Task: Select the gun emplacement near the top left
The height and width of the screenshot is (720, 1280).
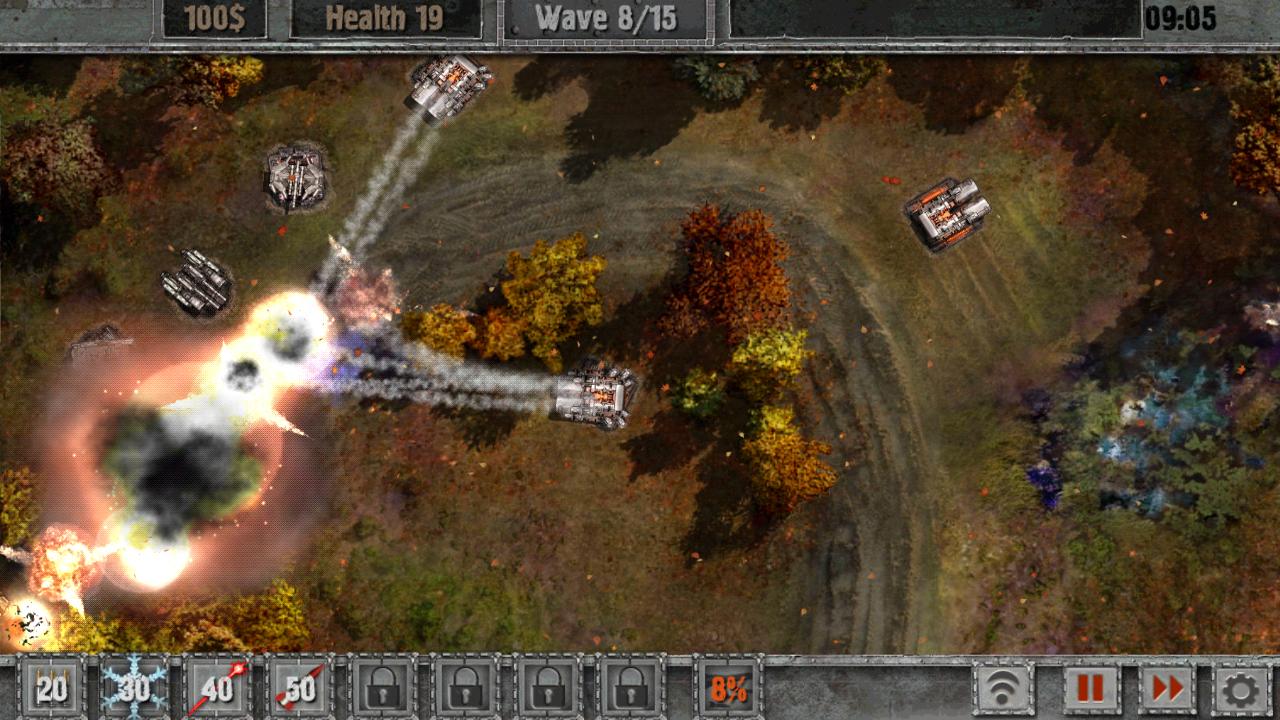Action: [295, 175]
